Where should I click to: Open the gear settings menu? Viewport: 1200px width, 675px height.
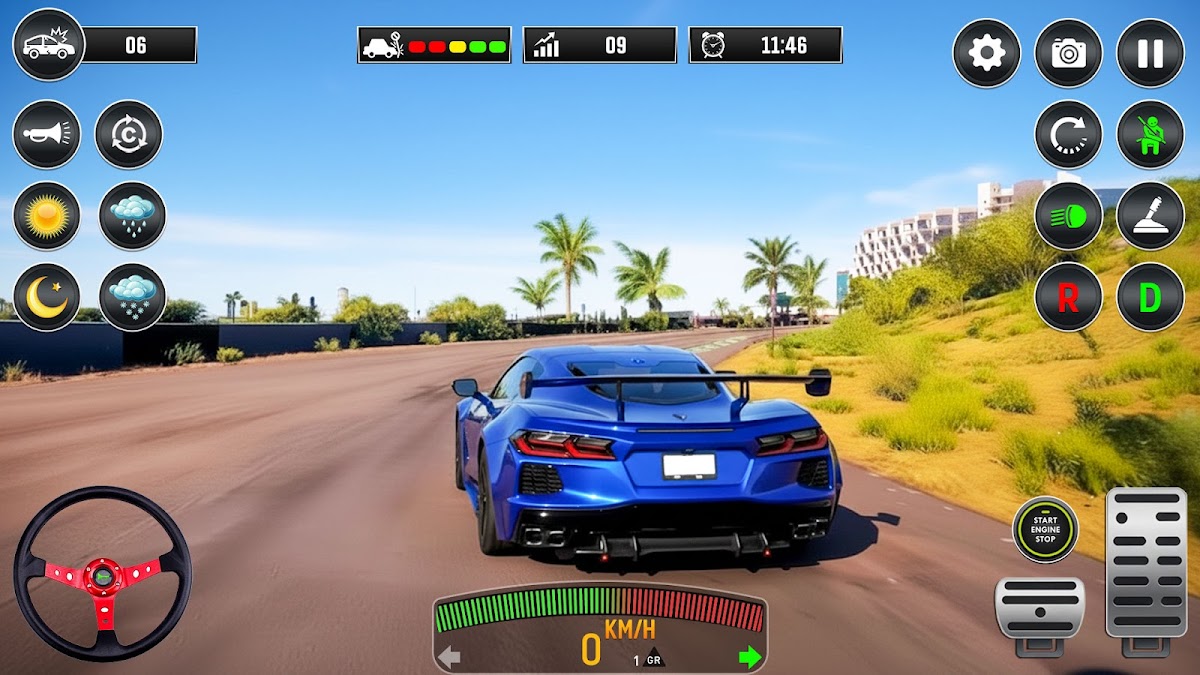pyautogui.click(x=986, y=53)
